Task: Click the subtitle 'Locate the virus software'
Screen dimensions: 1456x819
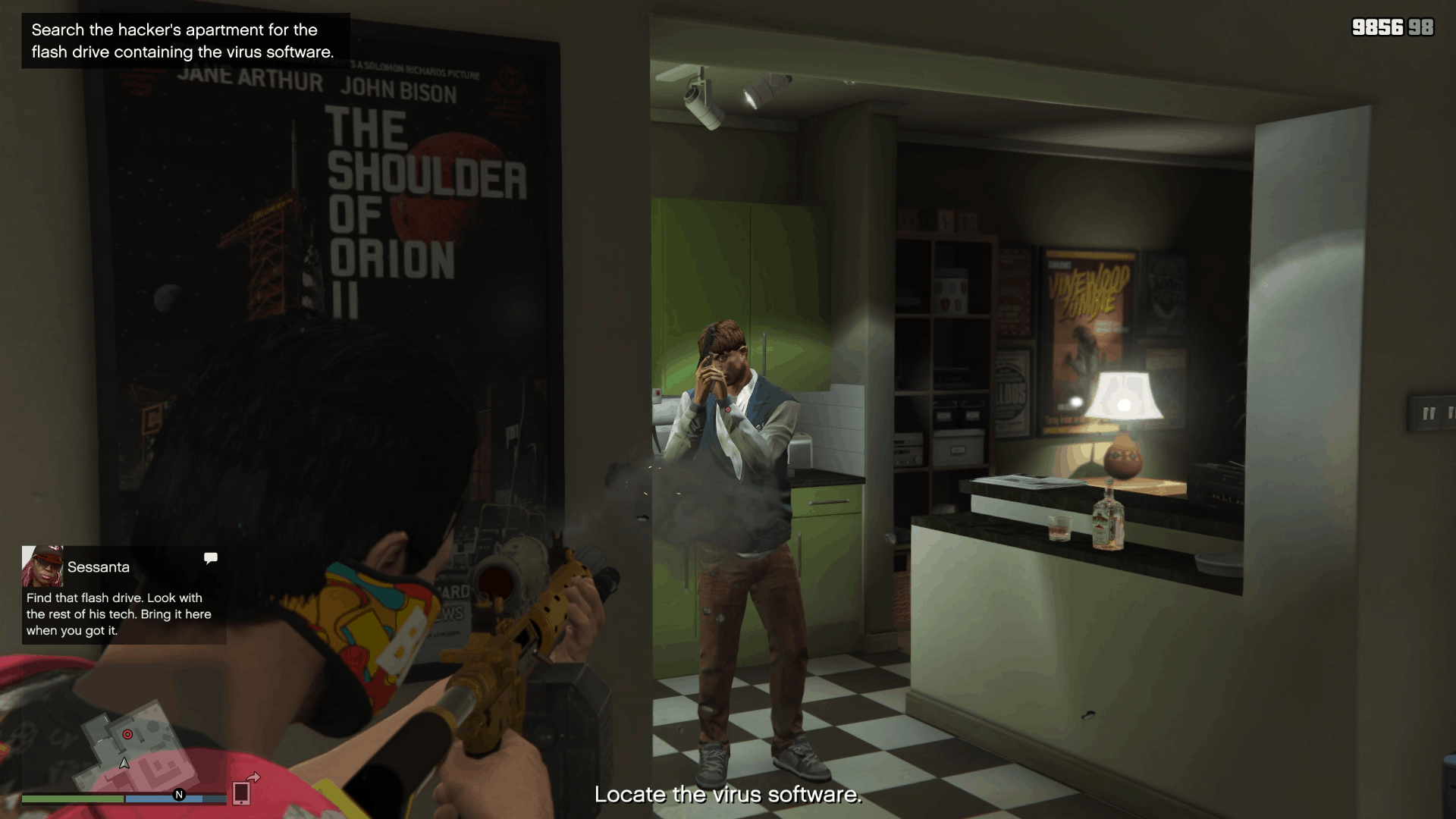Action: point(728,795)
